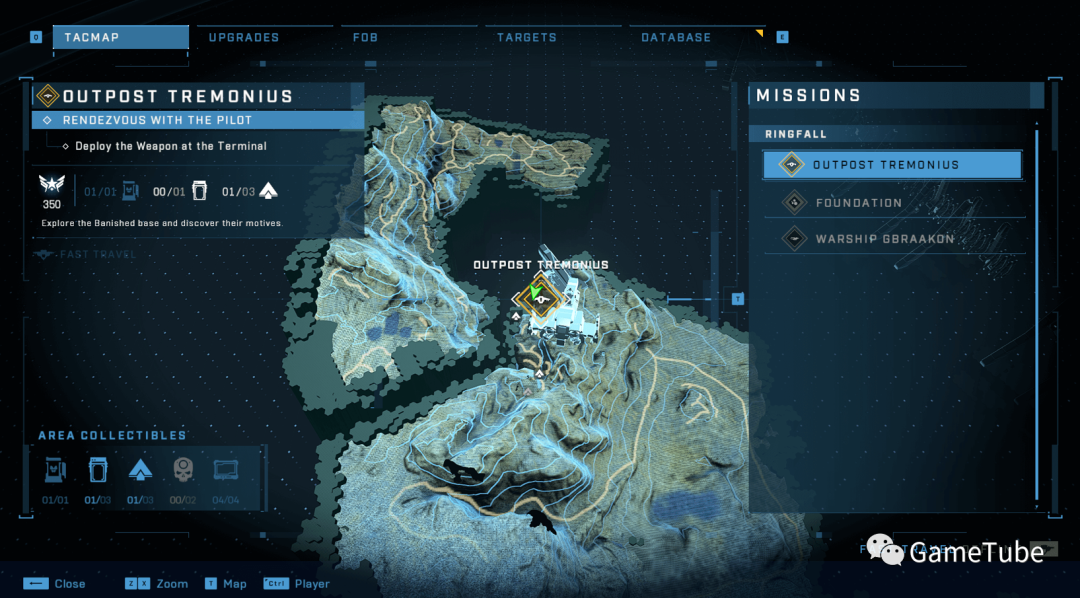
Task: Open the UPGRADES tab
Action: point(244,38)
